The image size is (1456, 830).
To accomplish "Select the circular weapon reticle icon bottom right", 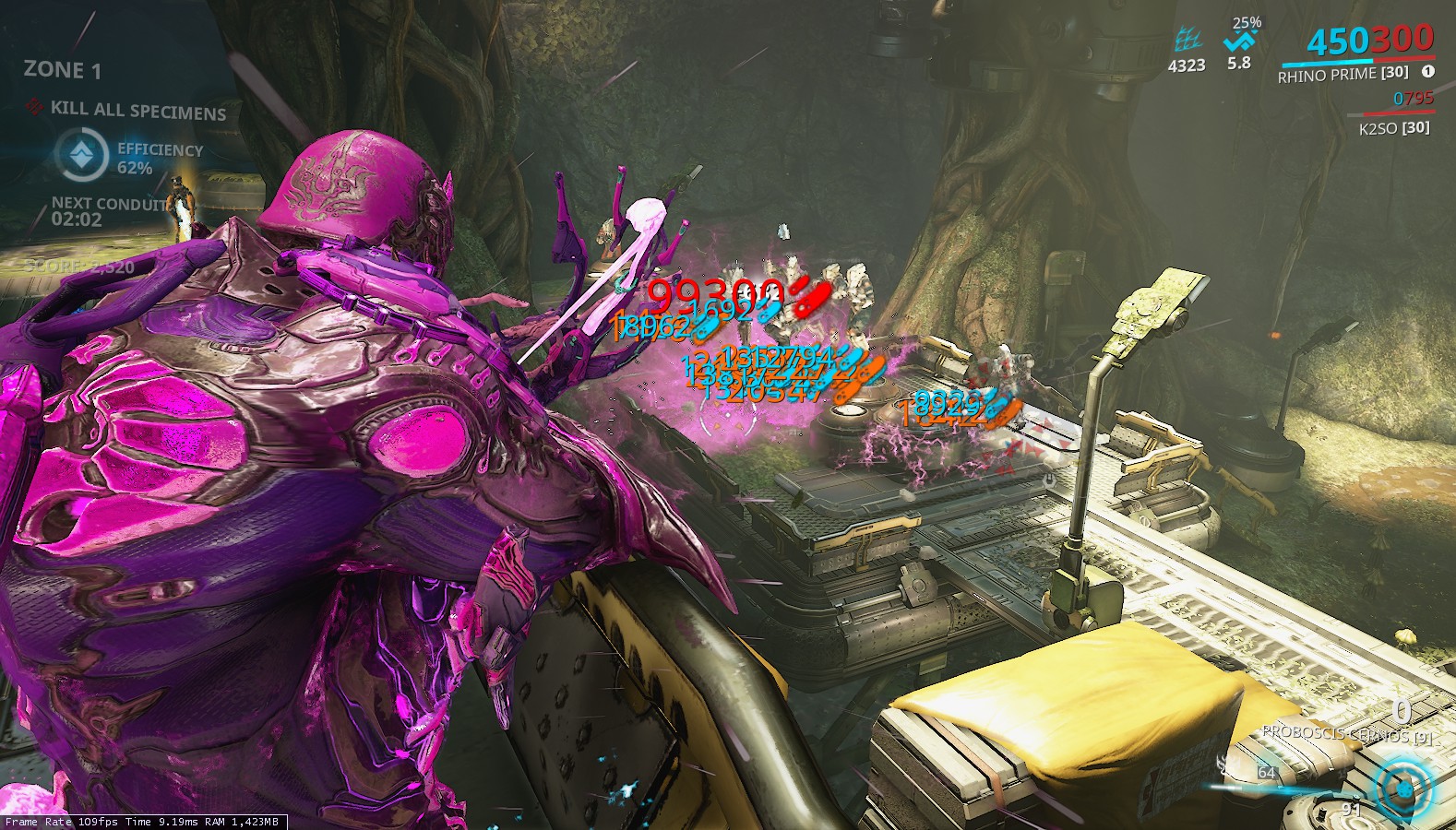I will tap(1402, 788).
